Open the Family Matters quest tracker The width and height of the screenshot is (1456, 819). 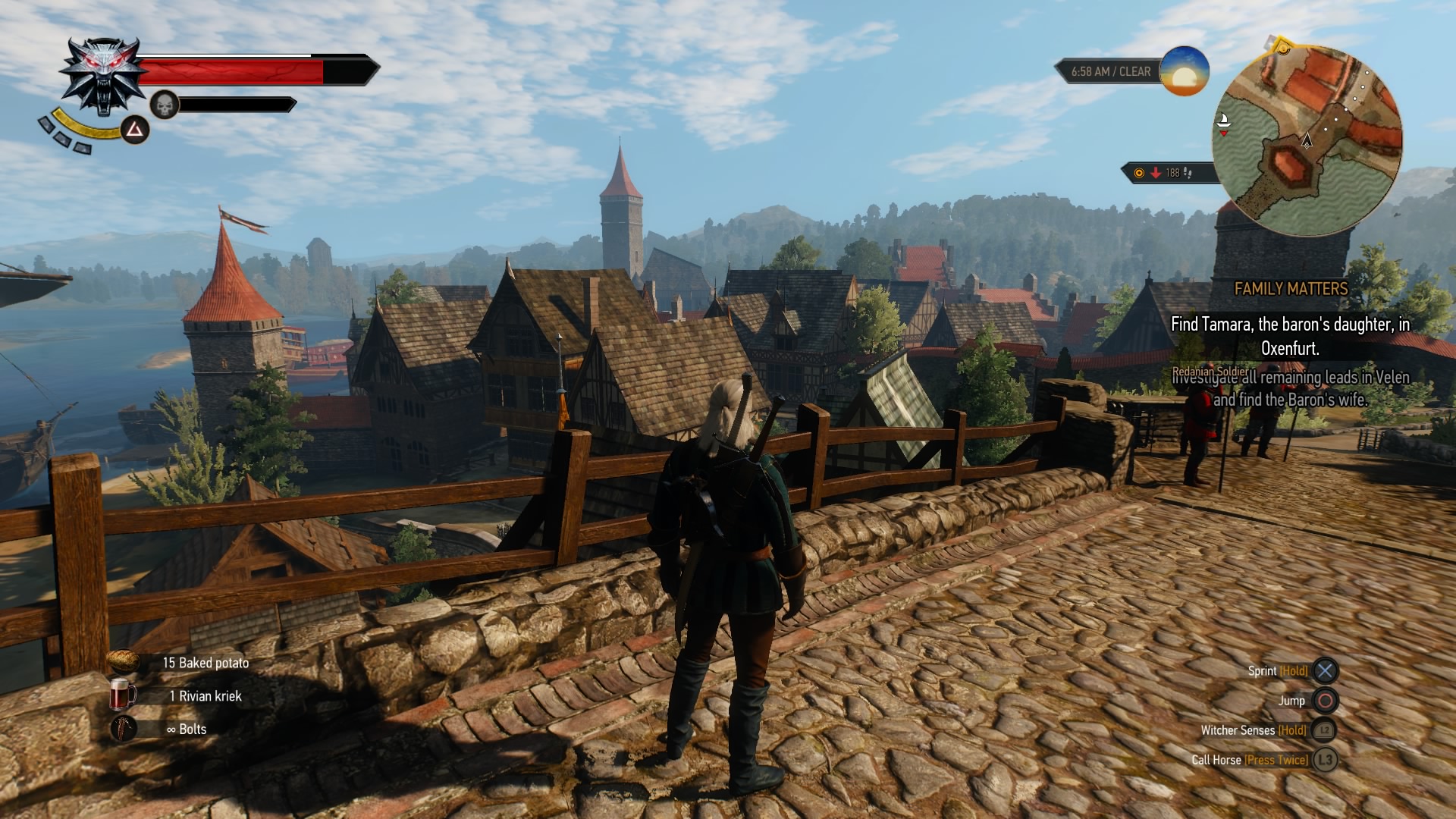[1291, 289]
